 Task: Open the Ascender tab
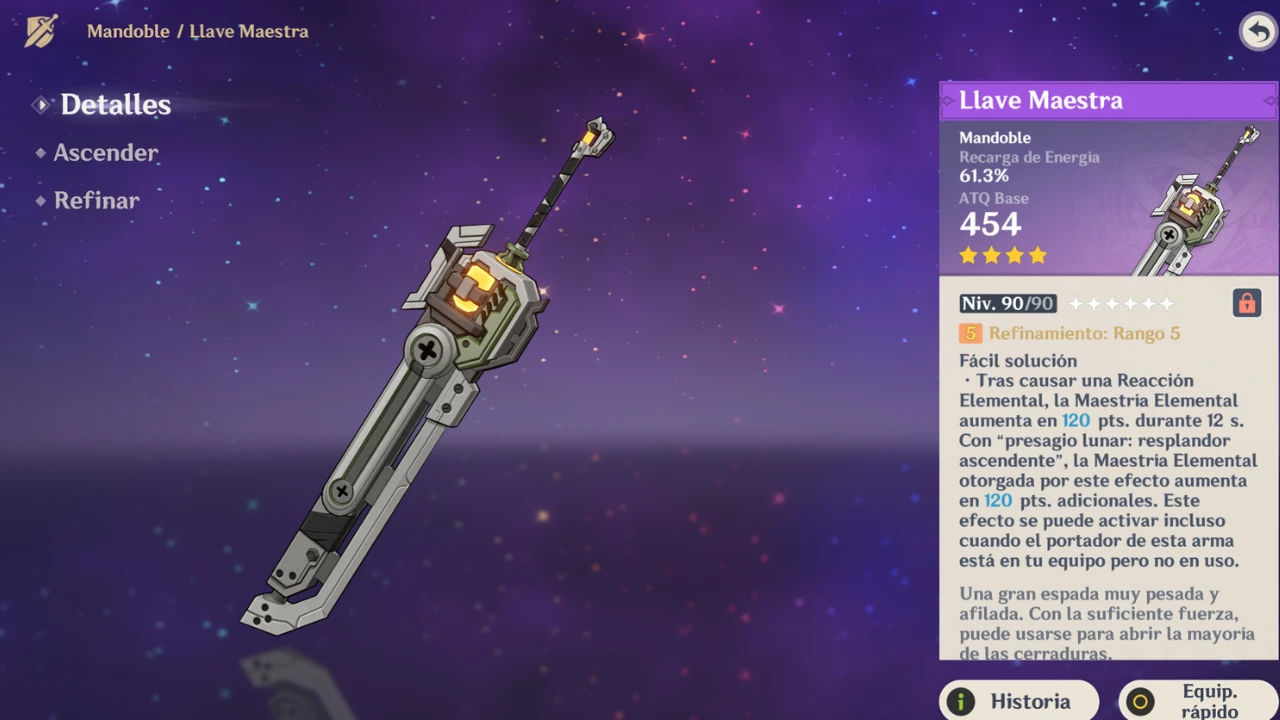[105, 153]
